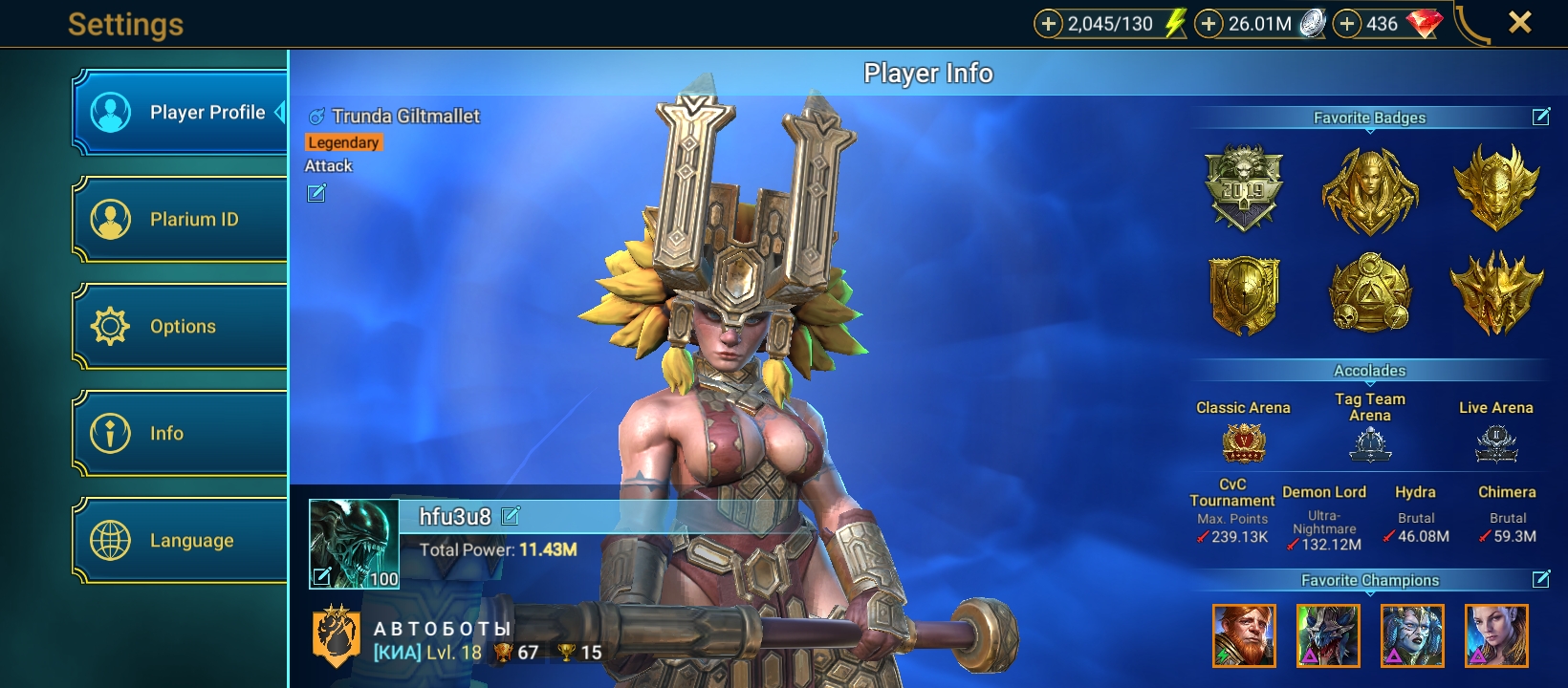
Task: Open the Player Profile tab
Action: 182,113
